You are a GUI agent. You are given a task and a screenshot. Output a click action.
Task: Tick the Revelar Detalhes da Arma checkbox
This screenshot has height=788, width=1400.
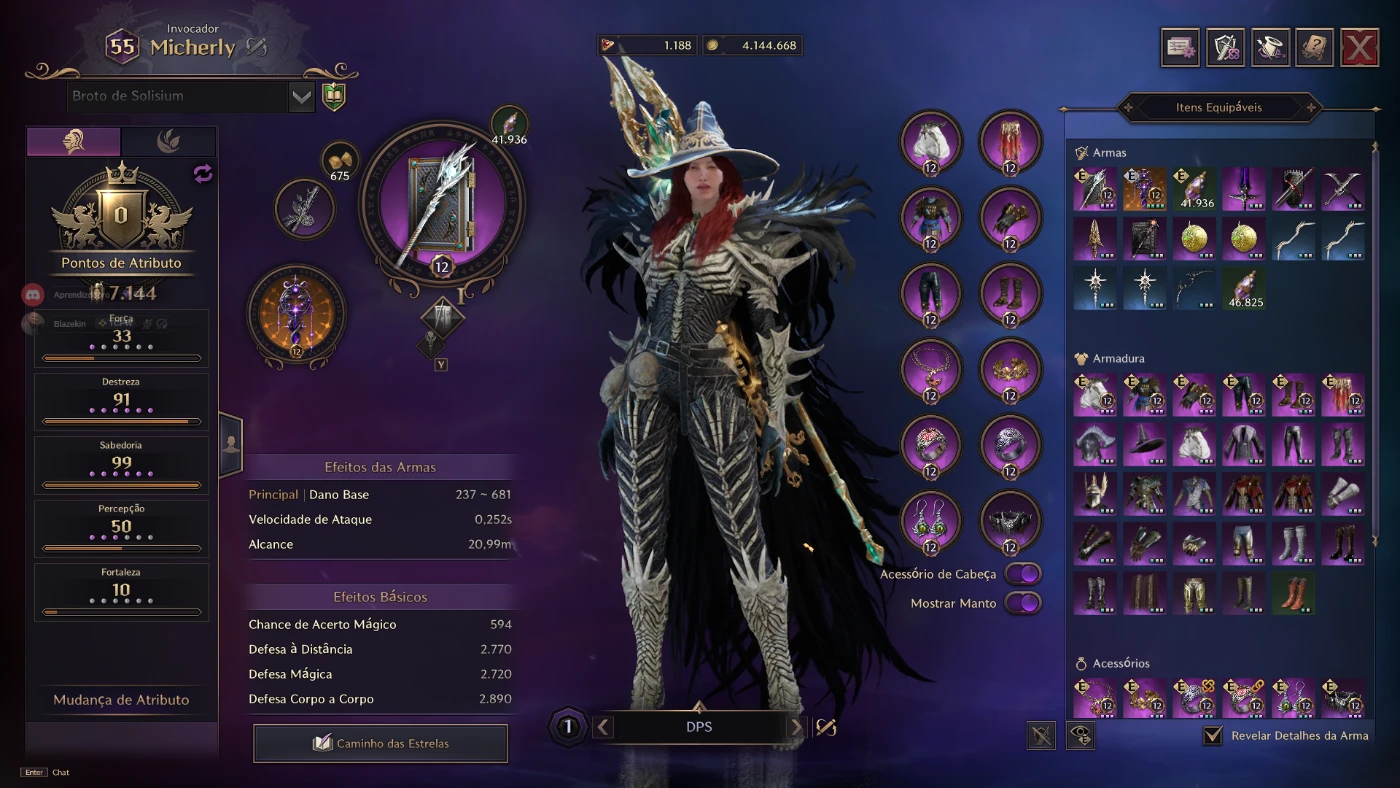click(1213, 735)
